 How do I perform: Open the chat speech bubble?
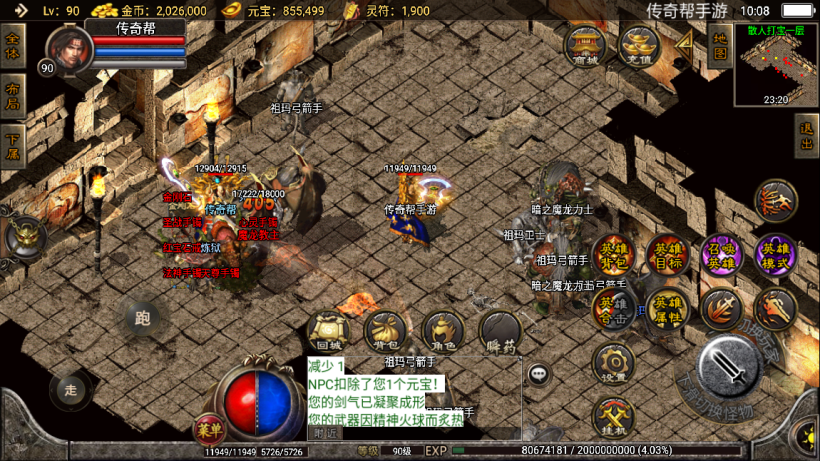coord(540,374)
